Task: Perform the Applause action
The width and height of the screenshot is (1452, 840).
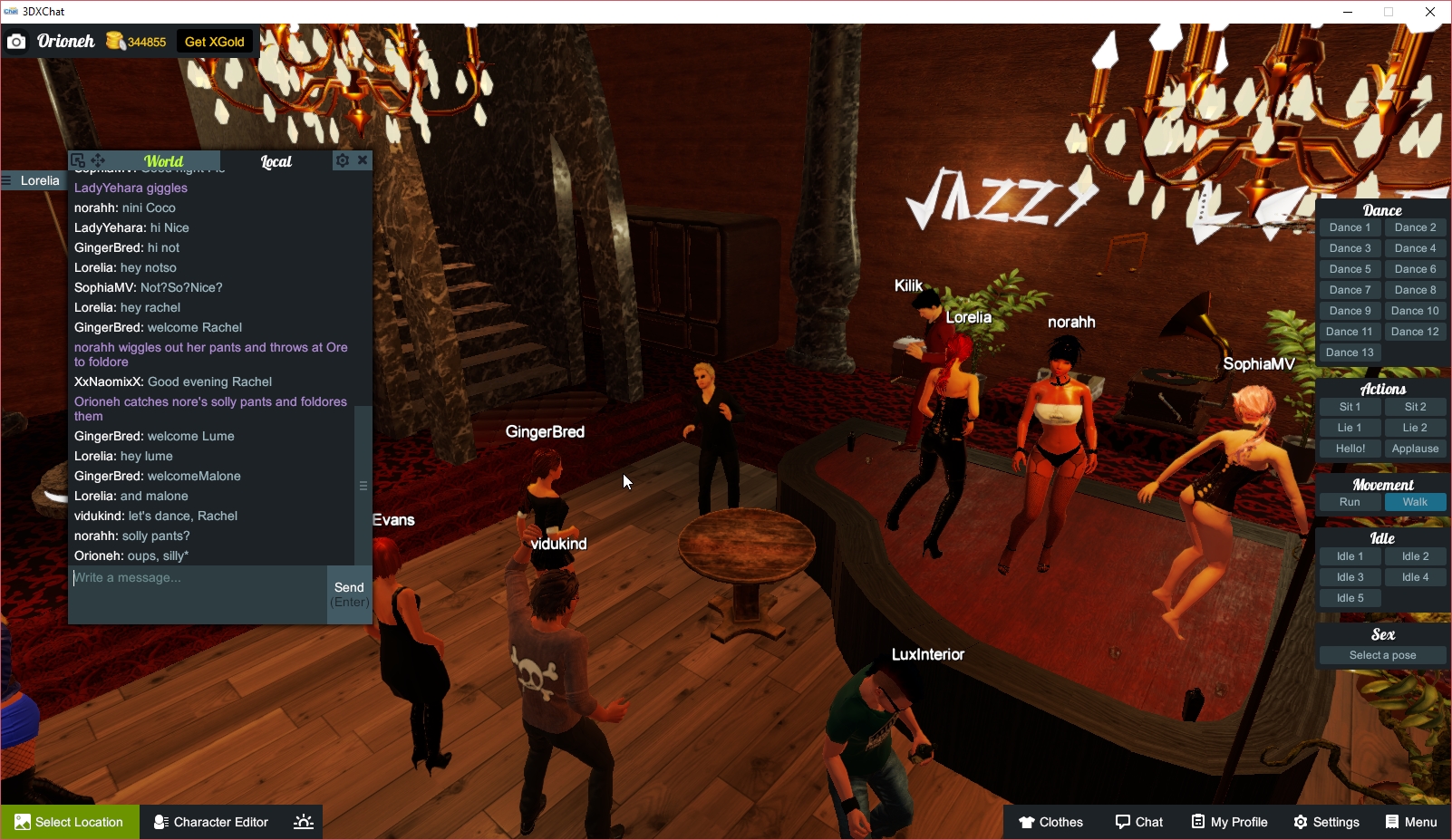Action: tap(1414, 448)
